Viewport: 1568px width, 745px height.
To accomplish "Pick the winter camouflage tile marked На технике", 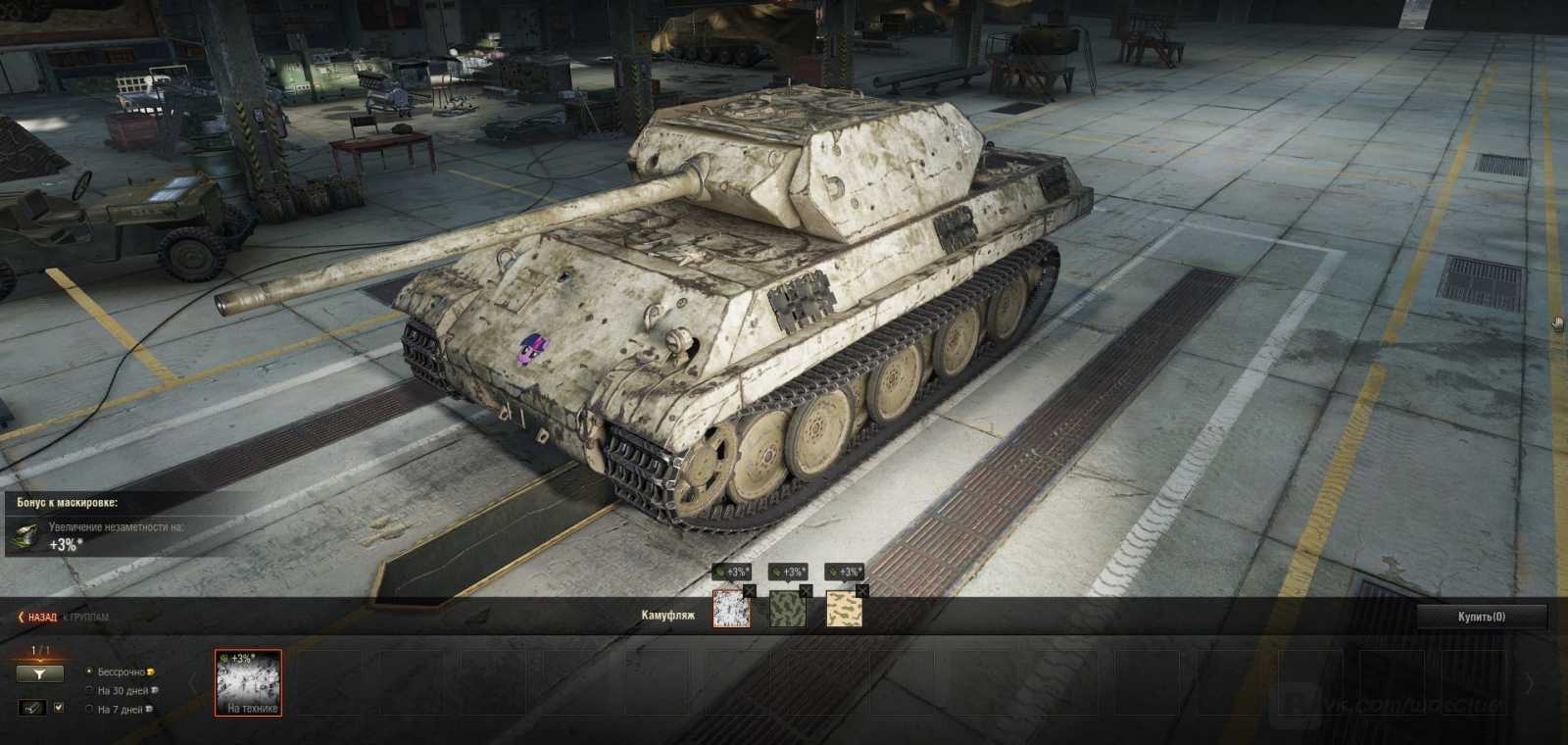I will pyautogui.click(x=249, y=683).
